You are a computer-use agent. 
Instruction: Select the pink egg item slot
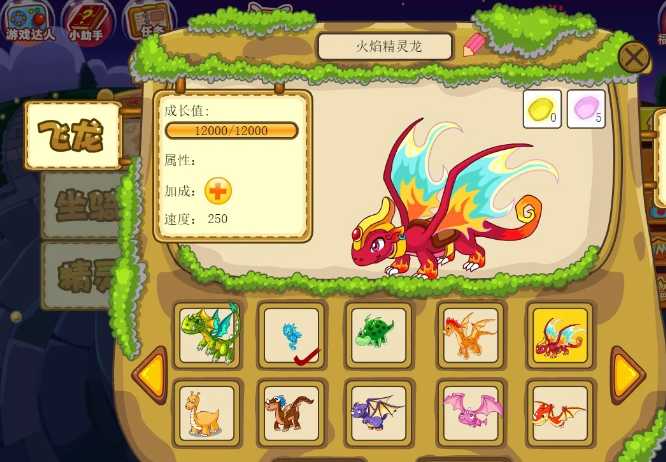pyautogui.click(x=586, y=109)
